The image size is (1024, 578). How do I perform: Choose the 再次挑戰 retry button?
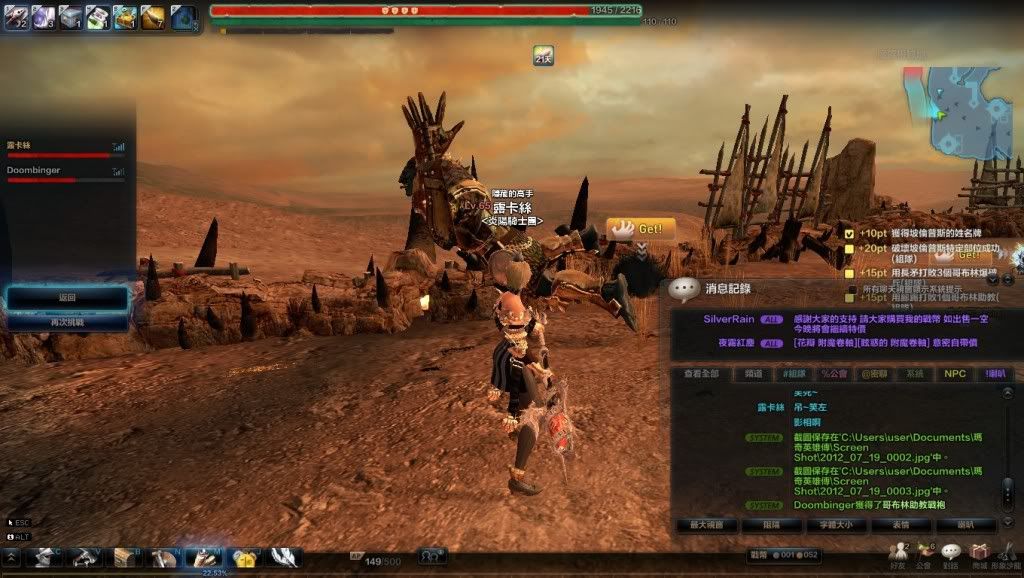(67, 322)
